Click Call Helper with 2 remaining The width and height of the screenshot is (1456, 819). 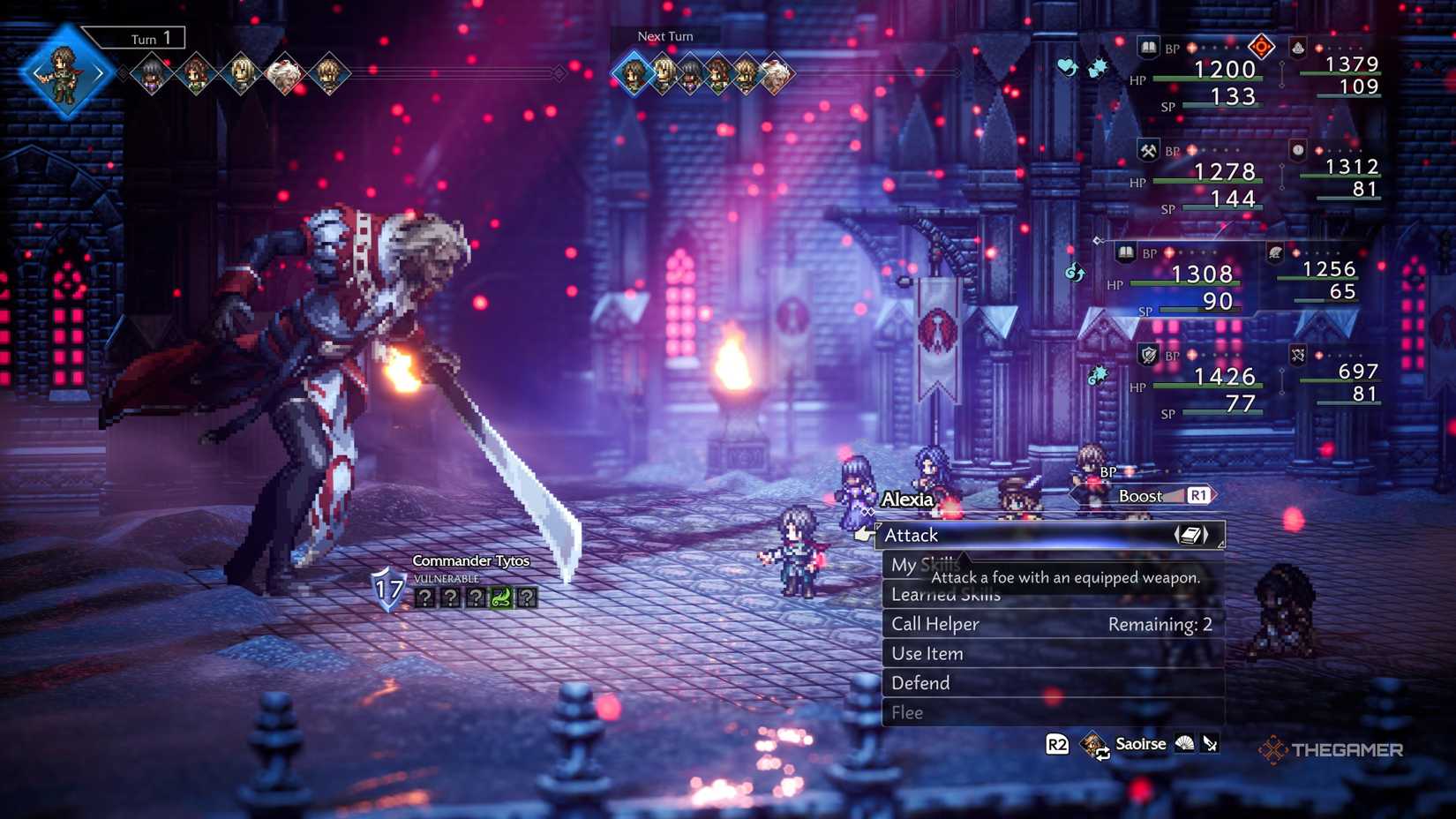tap(934, 623)
